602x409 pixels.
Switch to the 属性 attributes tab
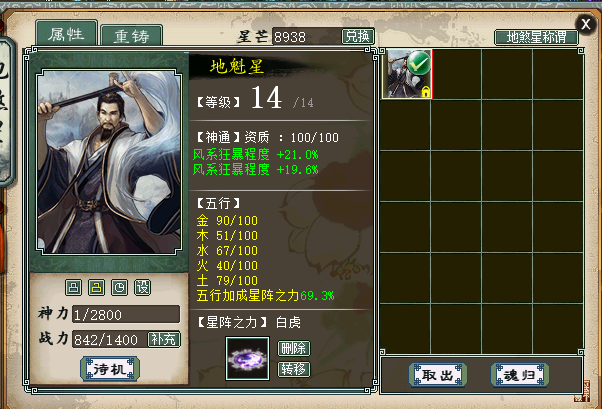tap(68, 34)
